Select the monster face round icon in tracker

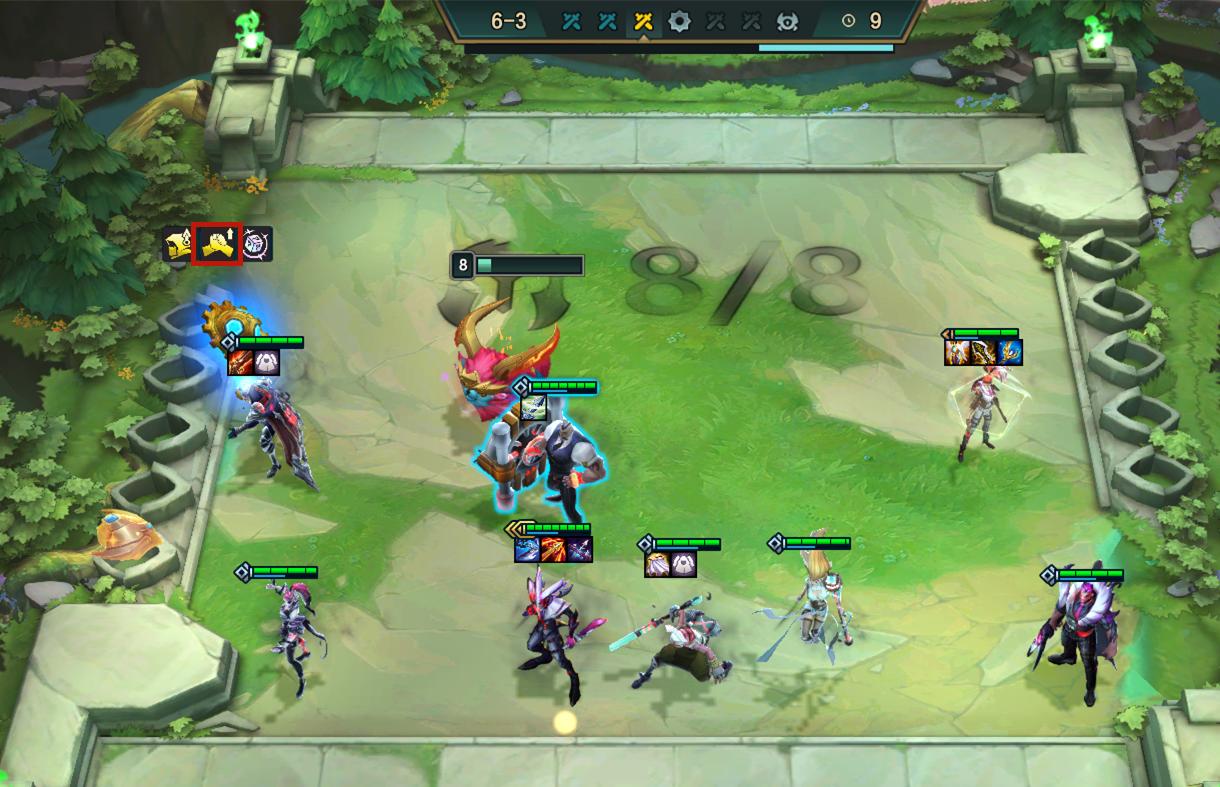(x=787, y=21)
